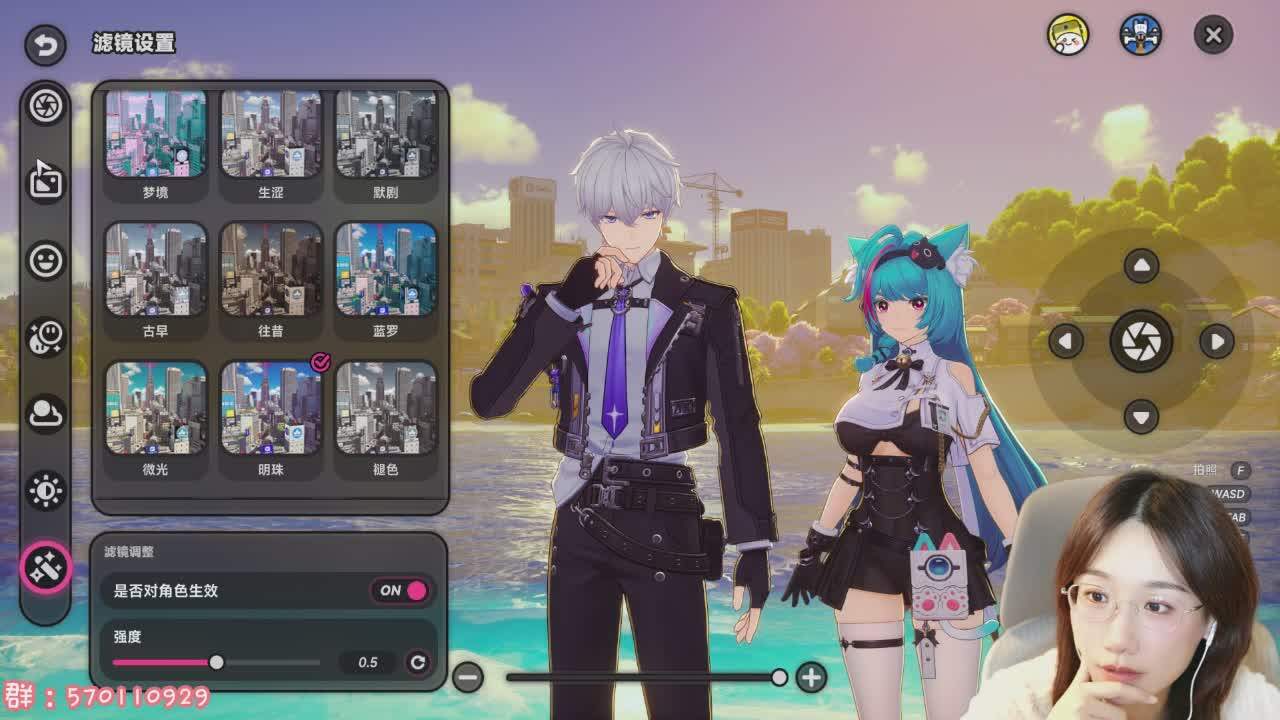Take photo with center shutter button

coord(1141,341)
